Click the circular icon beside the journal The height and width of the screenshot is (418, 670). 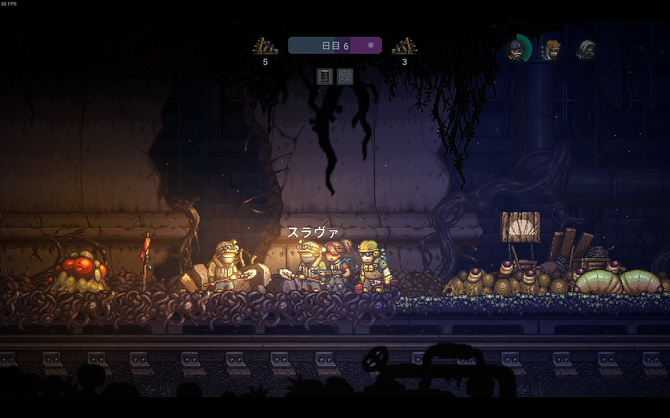[345, 75]
